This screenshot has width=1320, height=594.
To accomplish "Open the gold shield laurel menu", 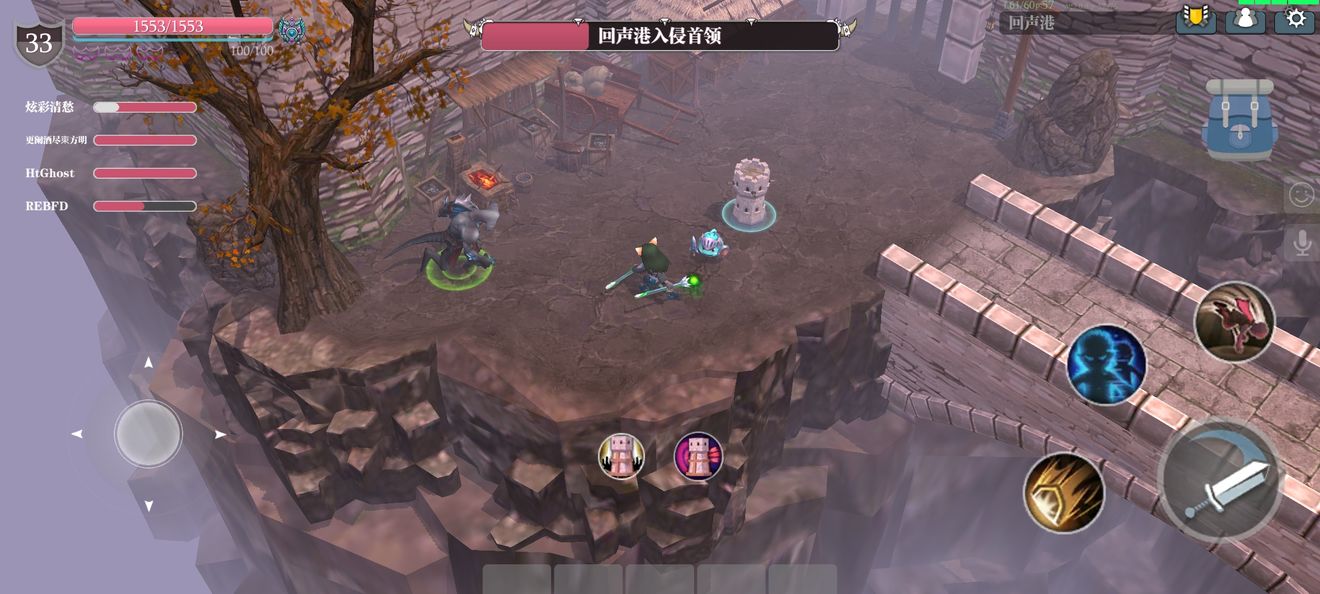I will 1195,19.
